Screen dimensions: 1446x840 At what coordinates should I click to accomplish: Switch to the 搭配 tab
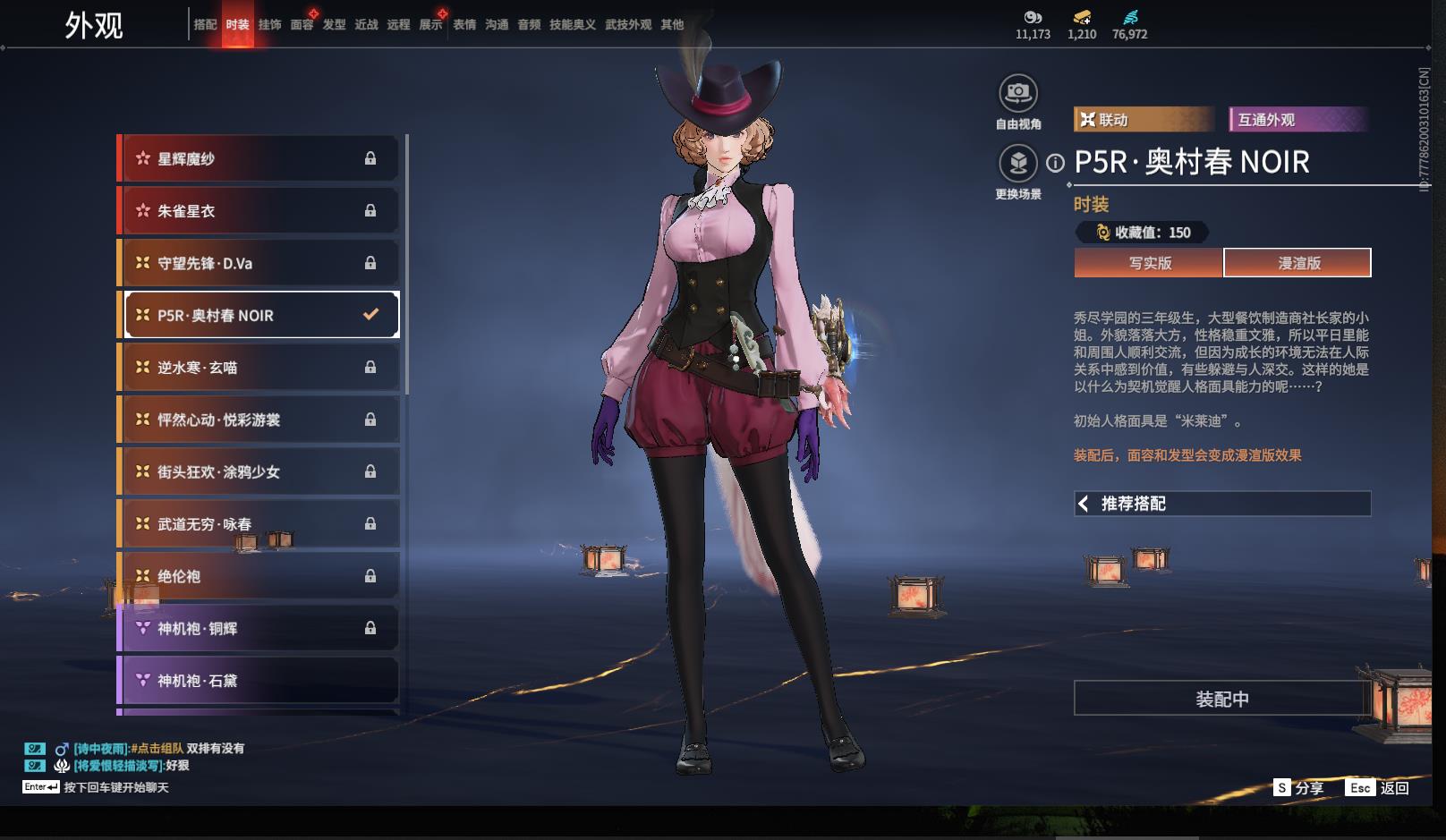(205, 25)
